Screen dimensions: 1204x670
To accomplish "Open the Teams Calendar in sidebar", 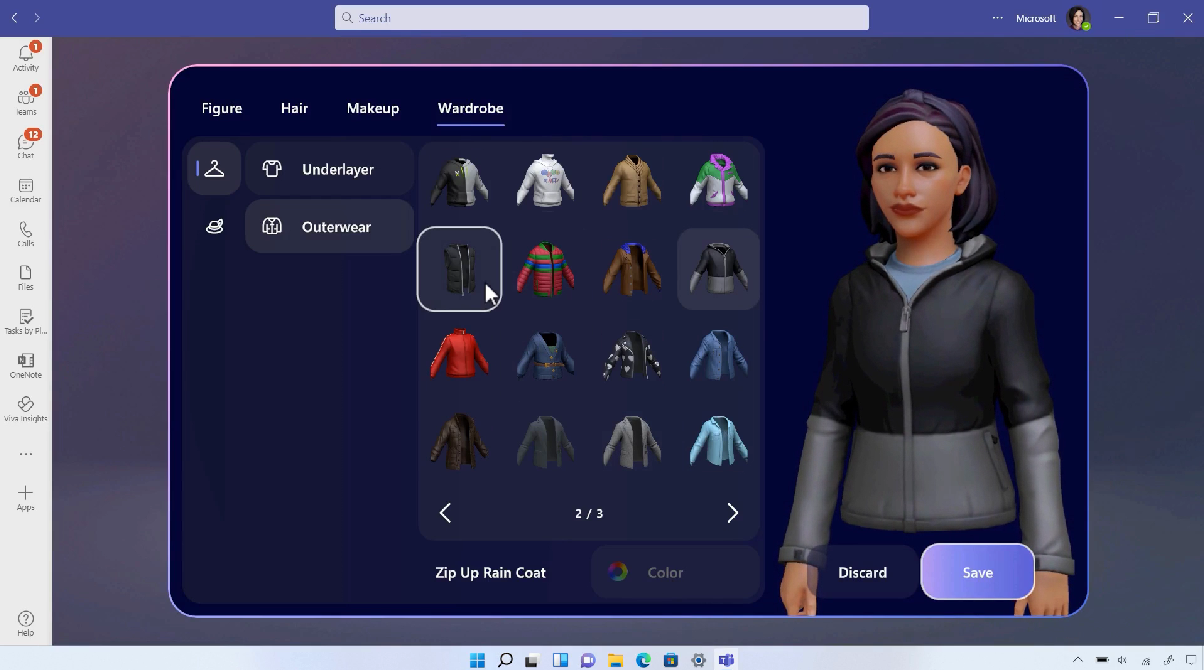I will click(x=26, y=190).
